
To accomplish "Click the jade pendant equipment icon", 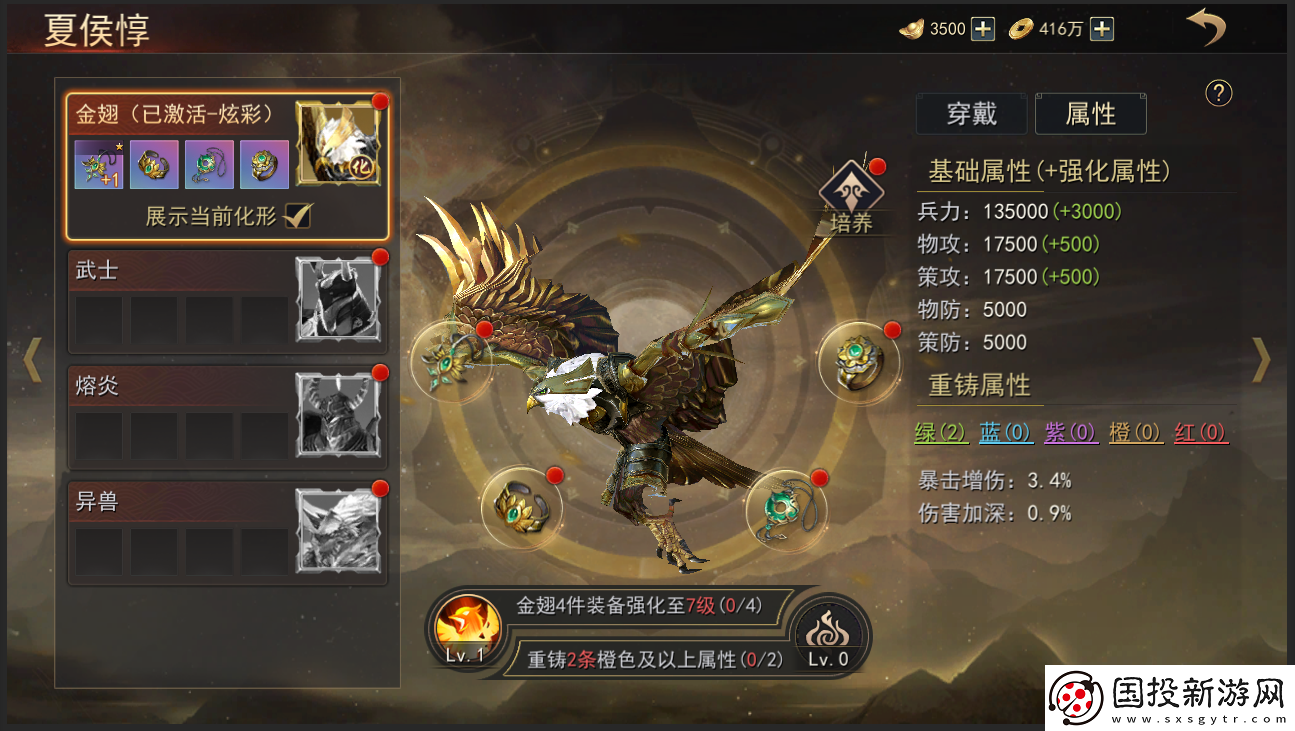I will tap(208, 163).
